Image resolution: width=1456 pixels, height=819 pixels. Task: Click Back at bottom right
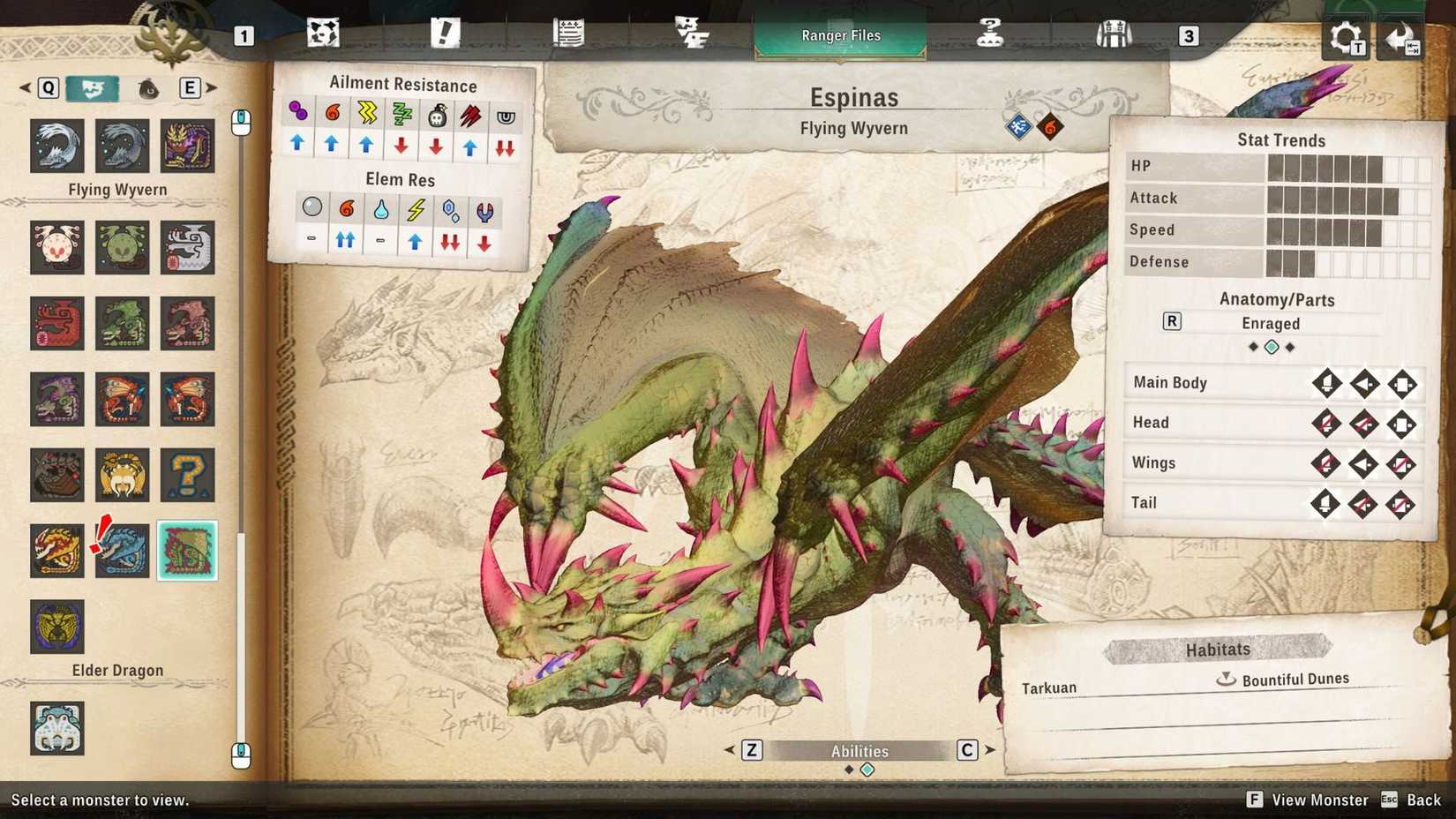click(x=1422, y=800)
